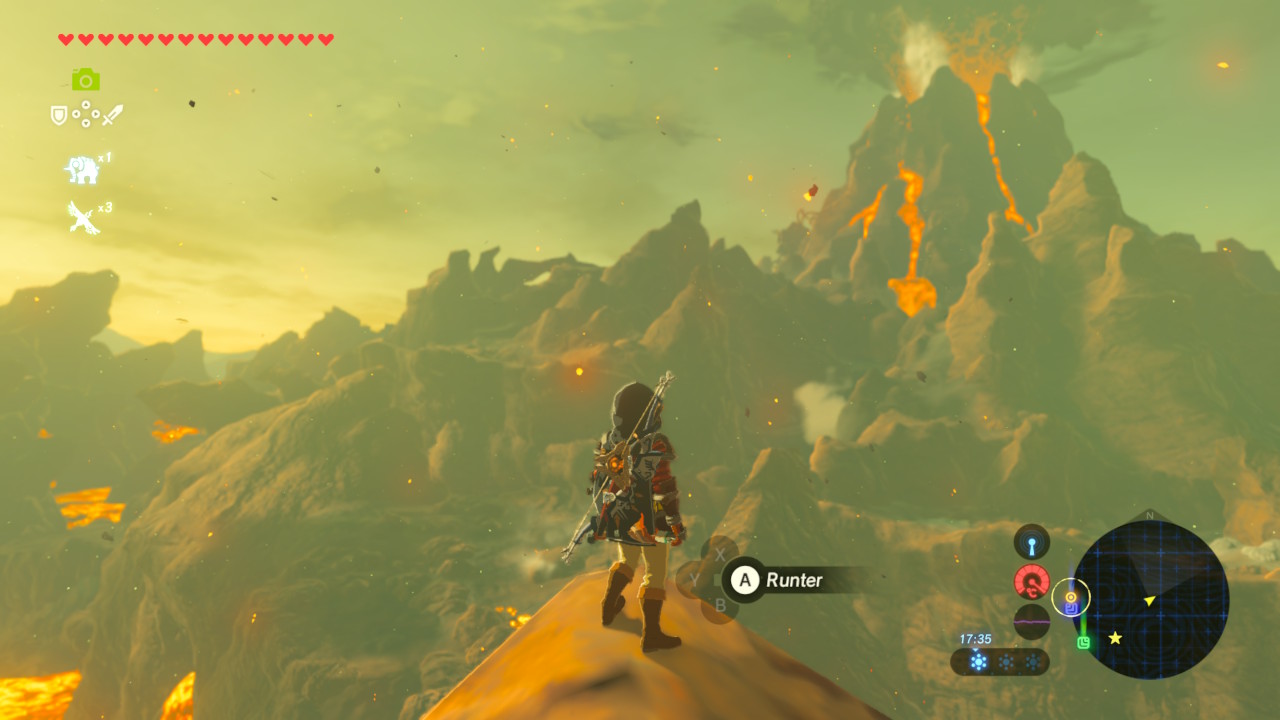This screenshot has height=720, width=1280.
Task: Activate the Mipha's Grace elephant icon
Action: coord(82,170)
